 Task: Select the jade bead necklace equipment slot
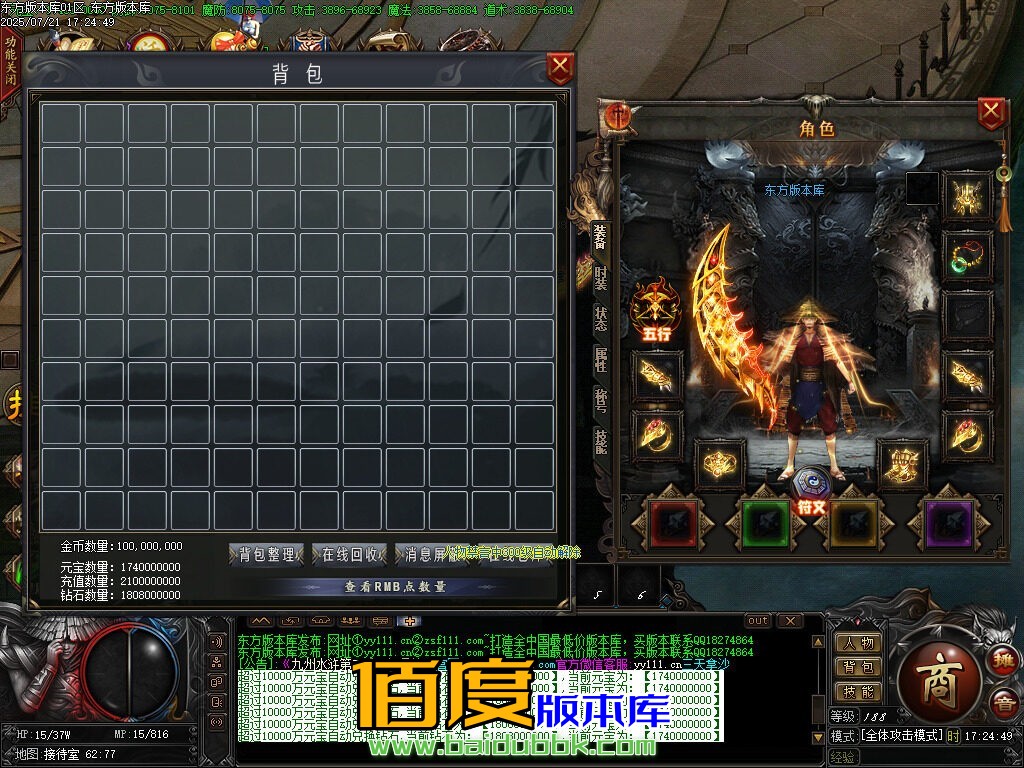[x=967, y=256]
